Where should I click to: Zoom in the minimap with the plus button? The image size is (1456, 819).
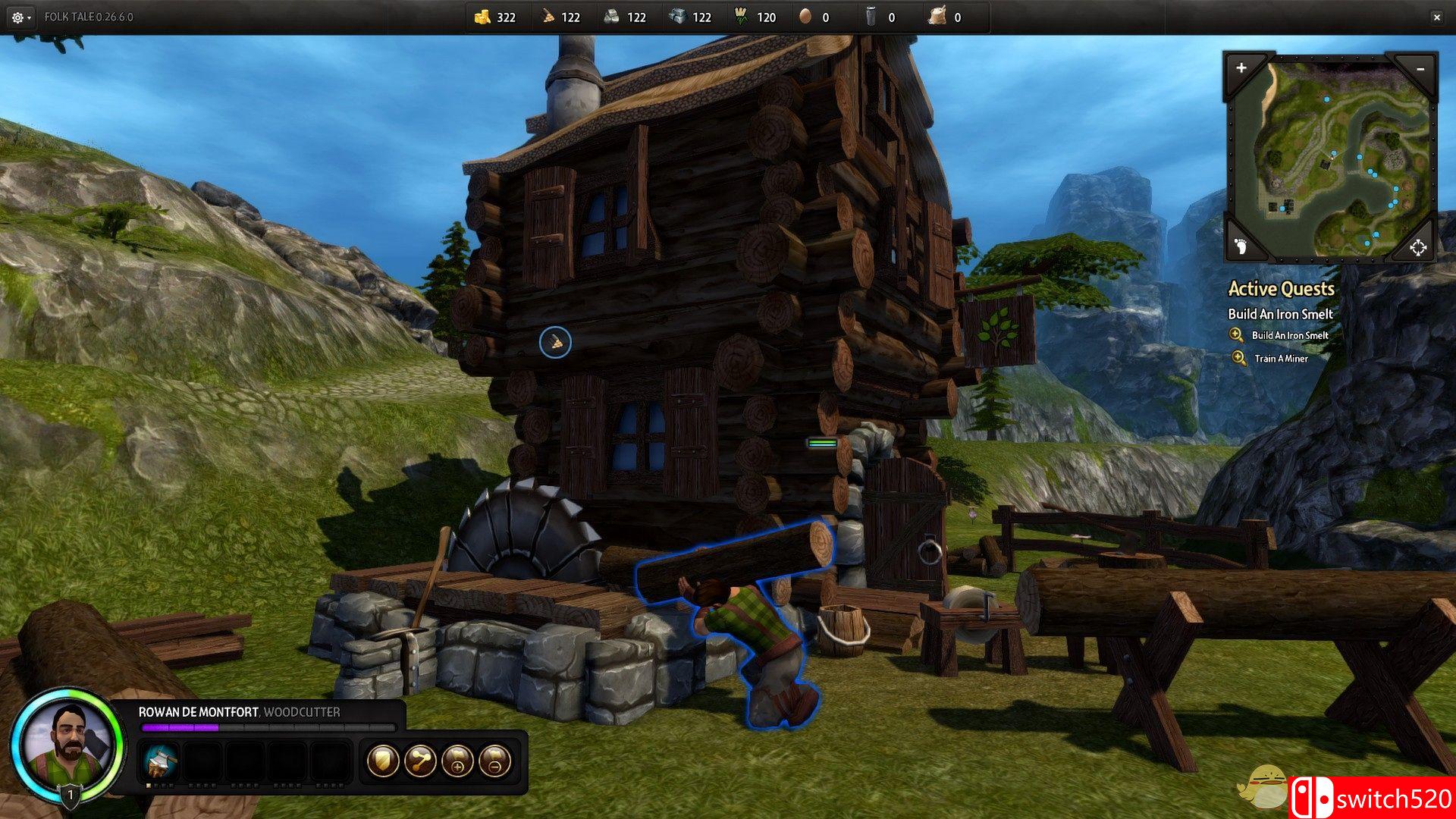coord(1241,68)
